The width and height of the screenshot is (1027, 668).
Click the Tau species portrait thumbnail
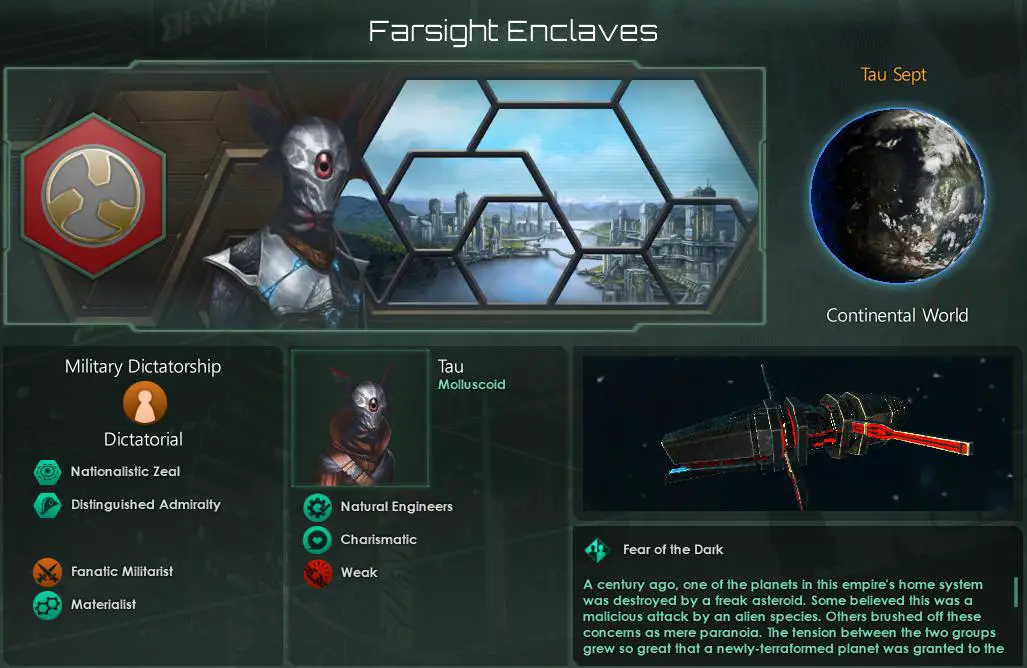[x=360, y=418]
